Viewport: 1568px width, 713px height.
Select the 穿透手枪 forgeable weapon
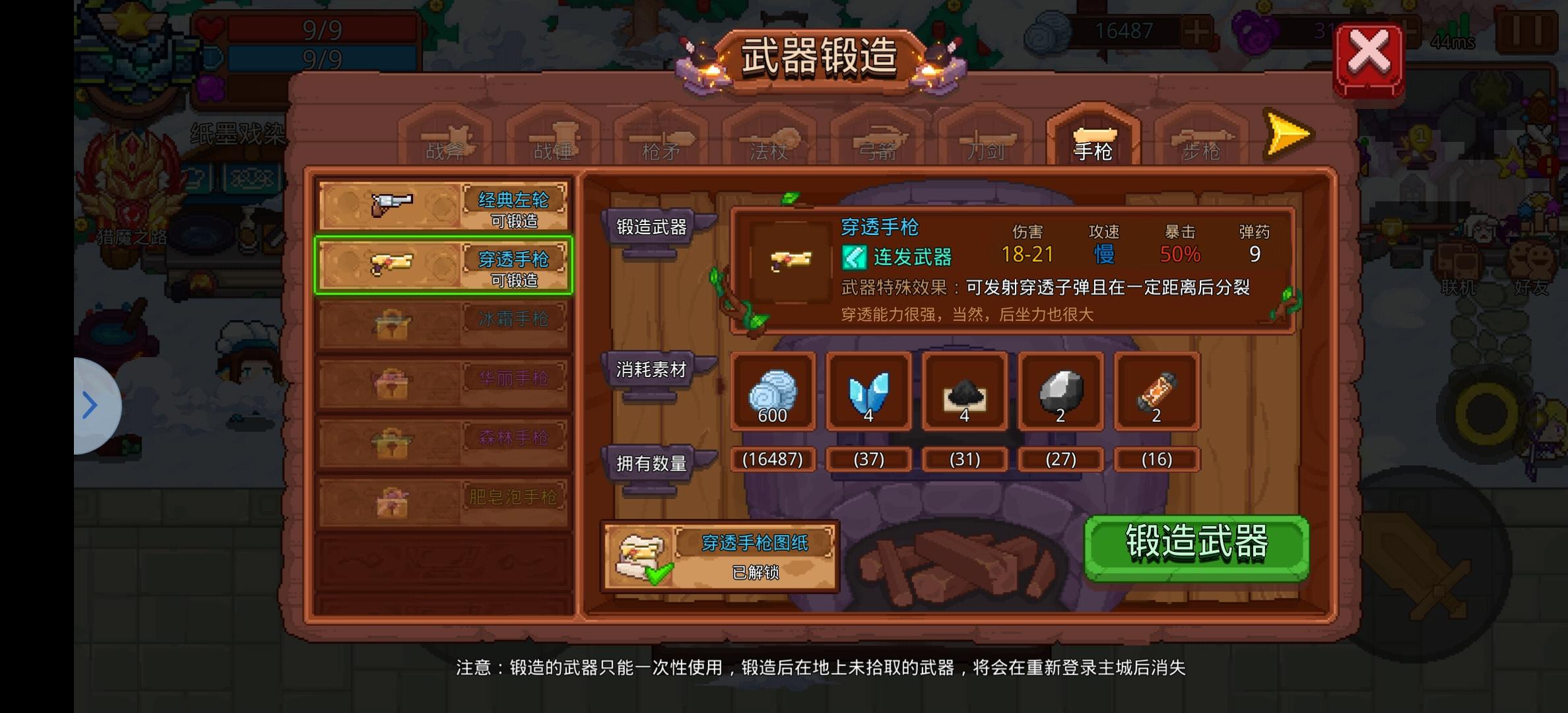(443, 265)
